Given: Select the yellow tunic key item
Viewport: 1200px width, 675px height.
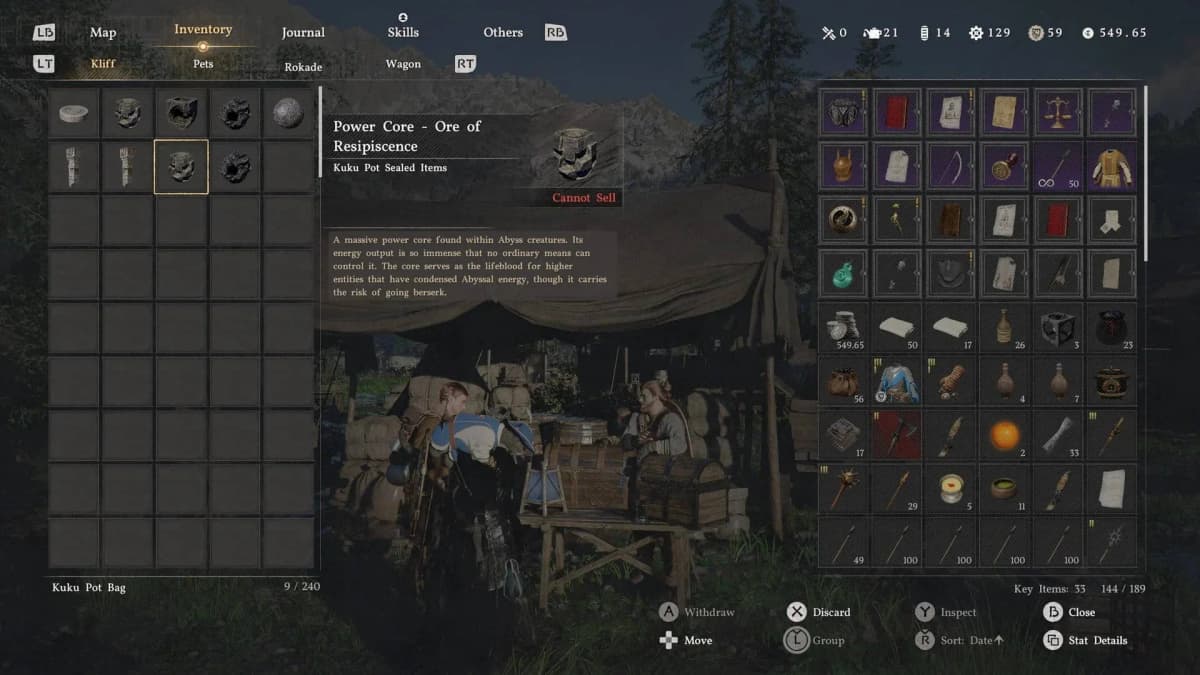Looking at the screenshot, I should [1112, 166].
